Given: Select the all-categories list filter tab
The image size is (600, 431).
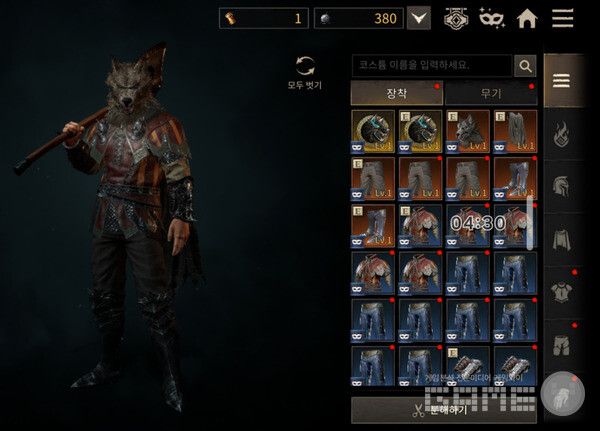Looking at the screenshot, I should [561, 82].
